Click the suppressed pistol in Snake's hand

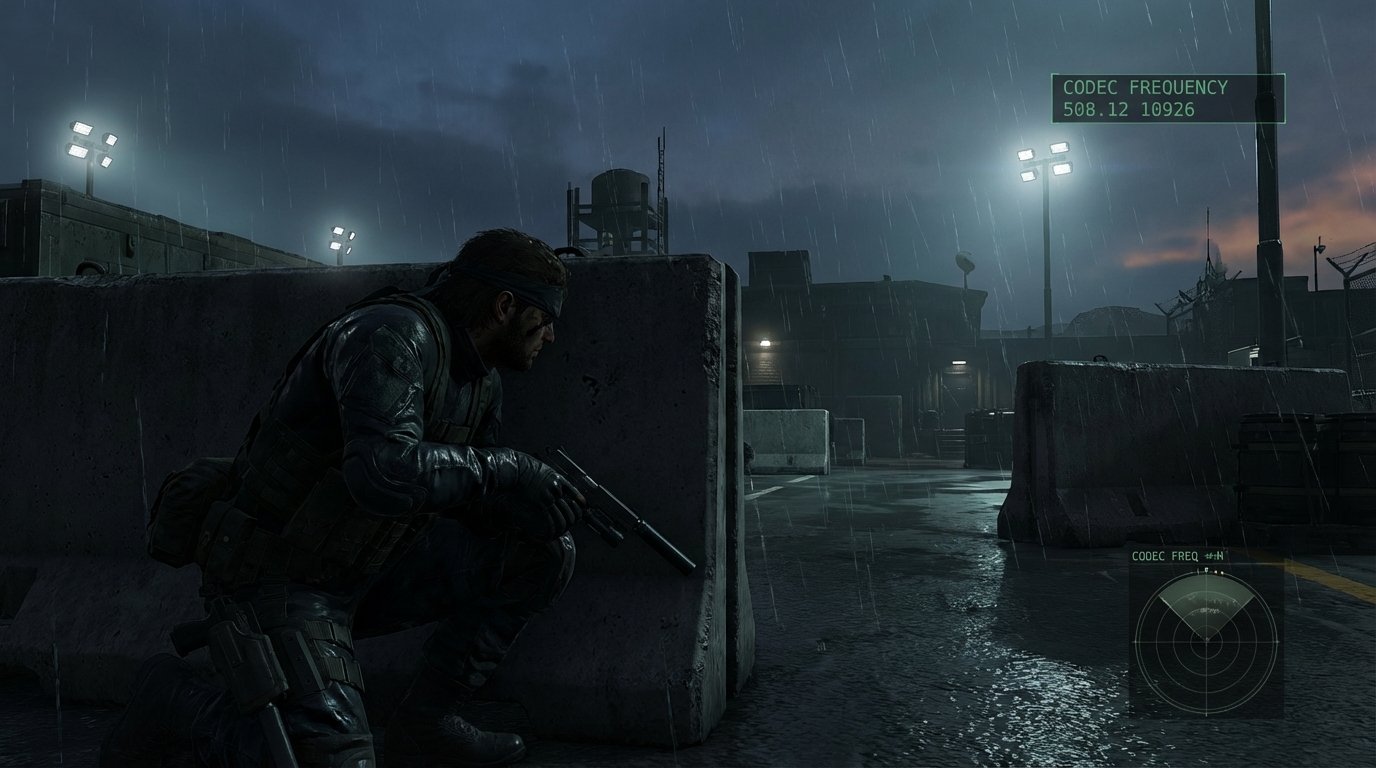[600, 500]
